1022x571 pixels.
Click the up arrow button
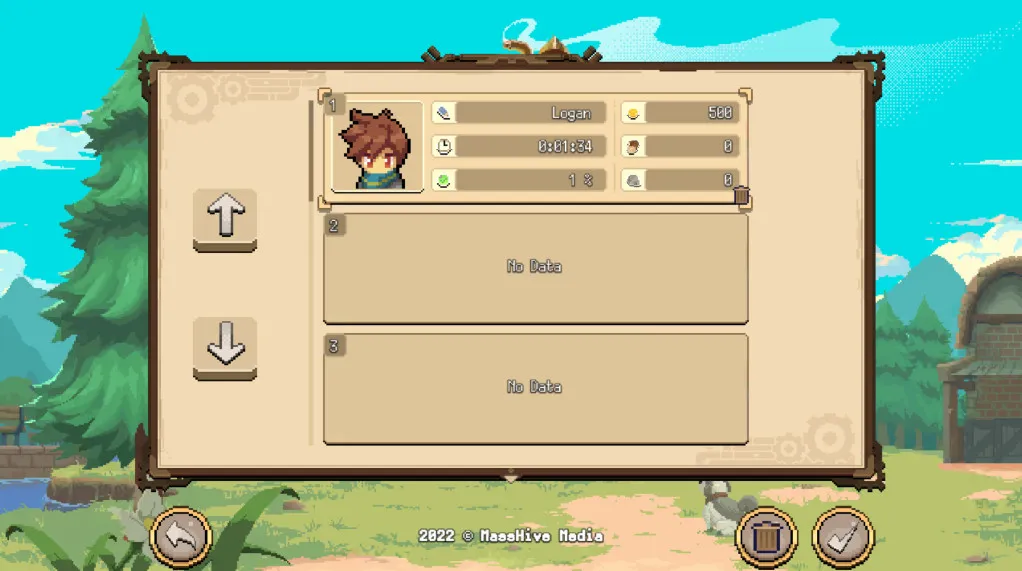(x=225, y=217)
